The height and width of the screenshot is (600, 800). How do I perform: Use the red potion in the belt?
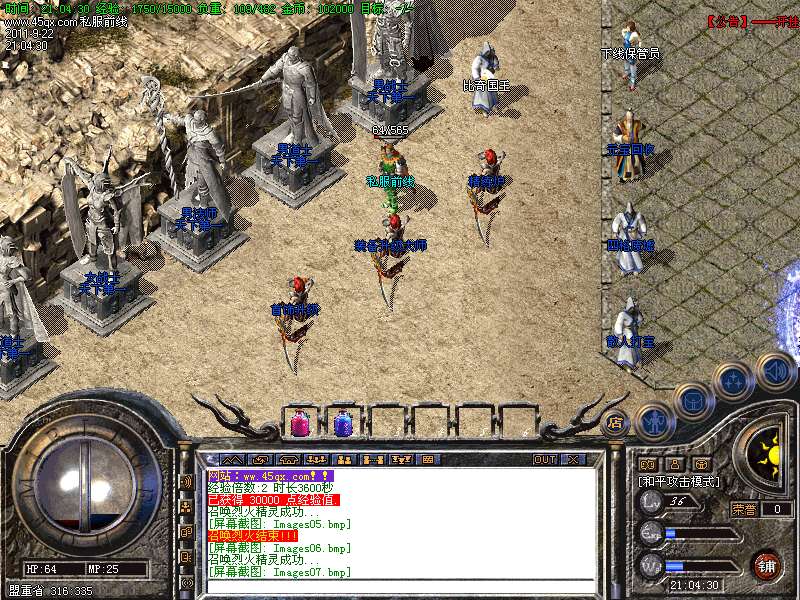pos(299,424)
